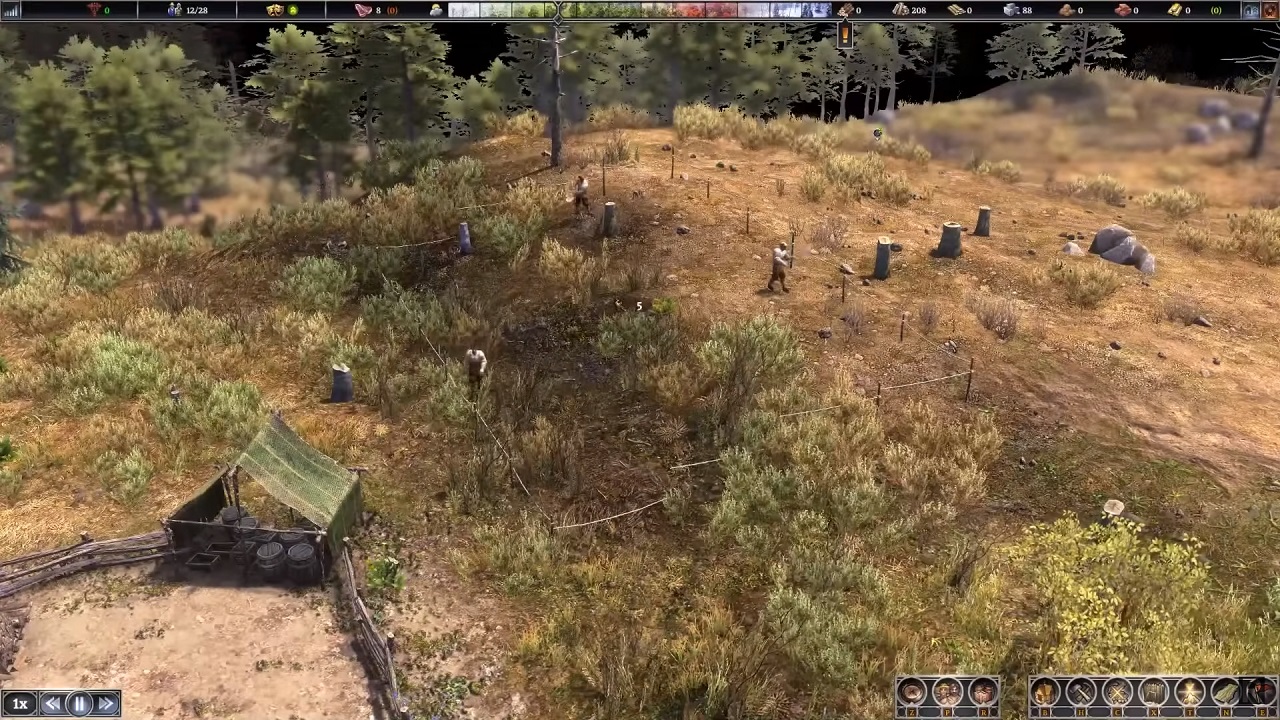This screenshot has height=720, width=1280.
Task: Open the population panel with two faces
Action: tap(947, 692)
